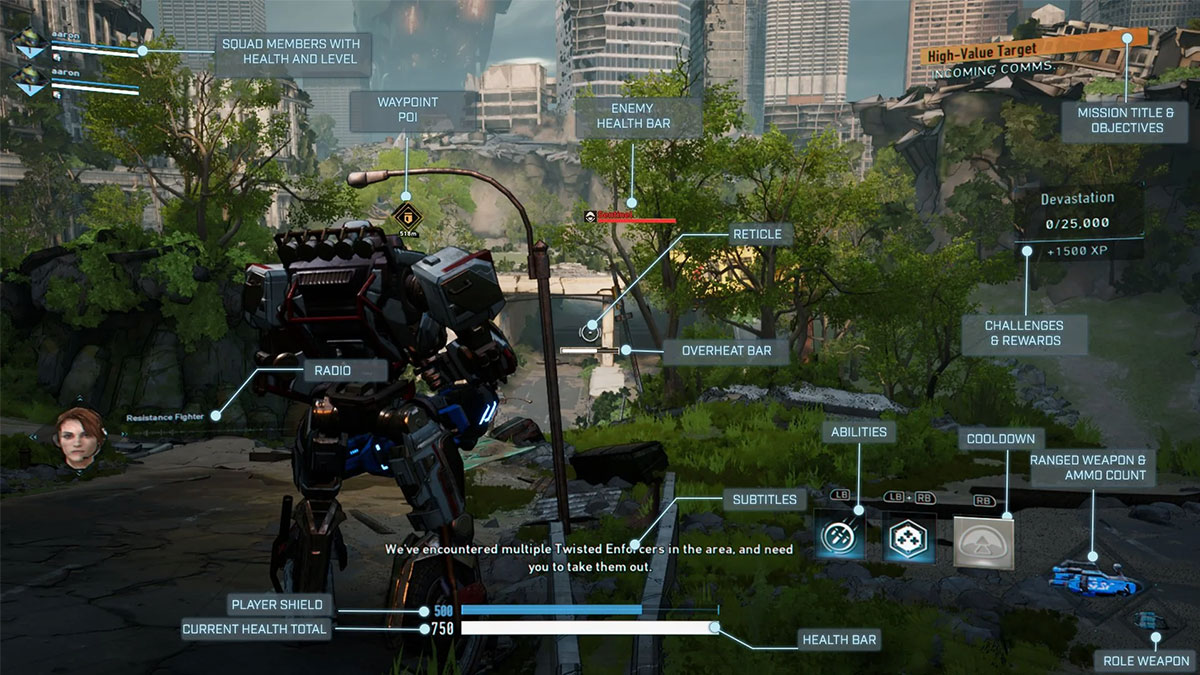Select the lower squad member emblem
Viewport: 1200px width, 675px height.
[29, 81]
